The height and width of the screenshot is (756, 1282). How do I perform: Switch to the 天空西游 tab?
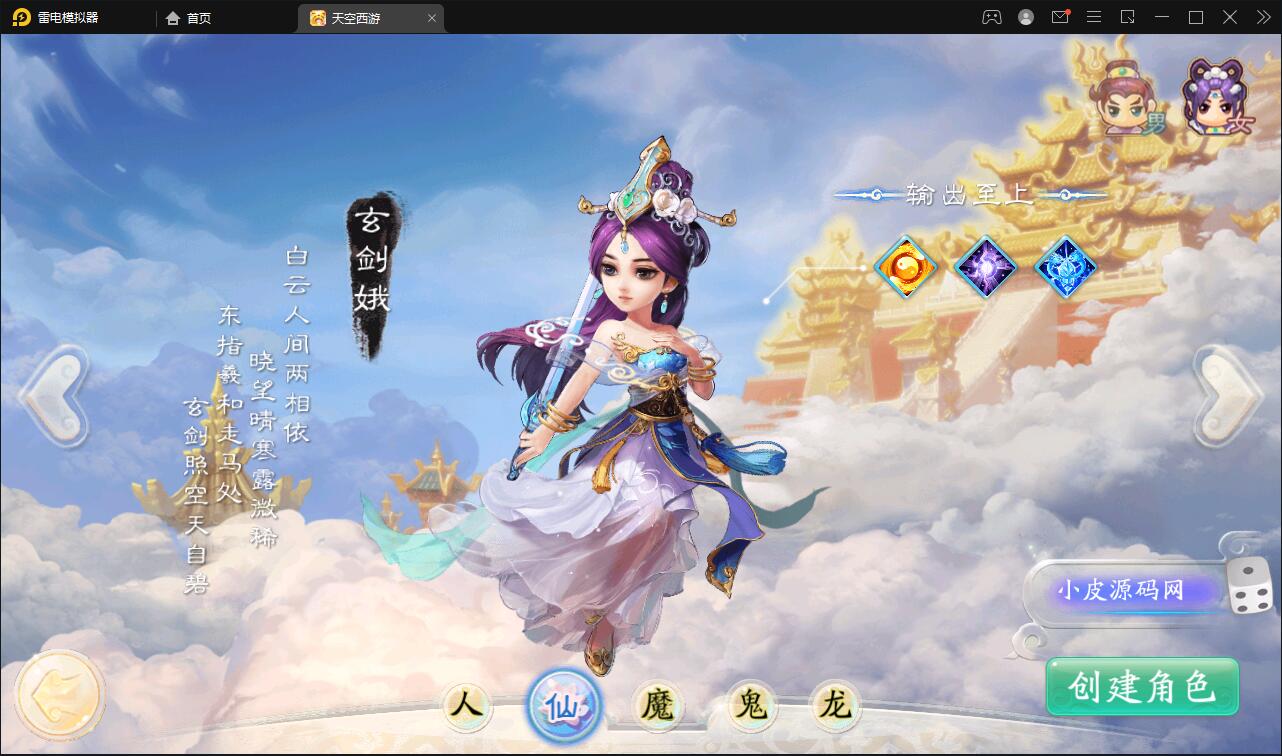click(x=360, y=17)
